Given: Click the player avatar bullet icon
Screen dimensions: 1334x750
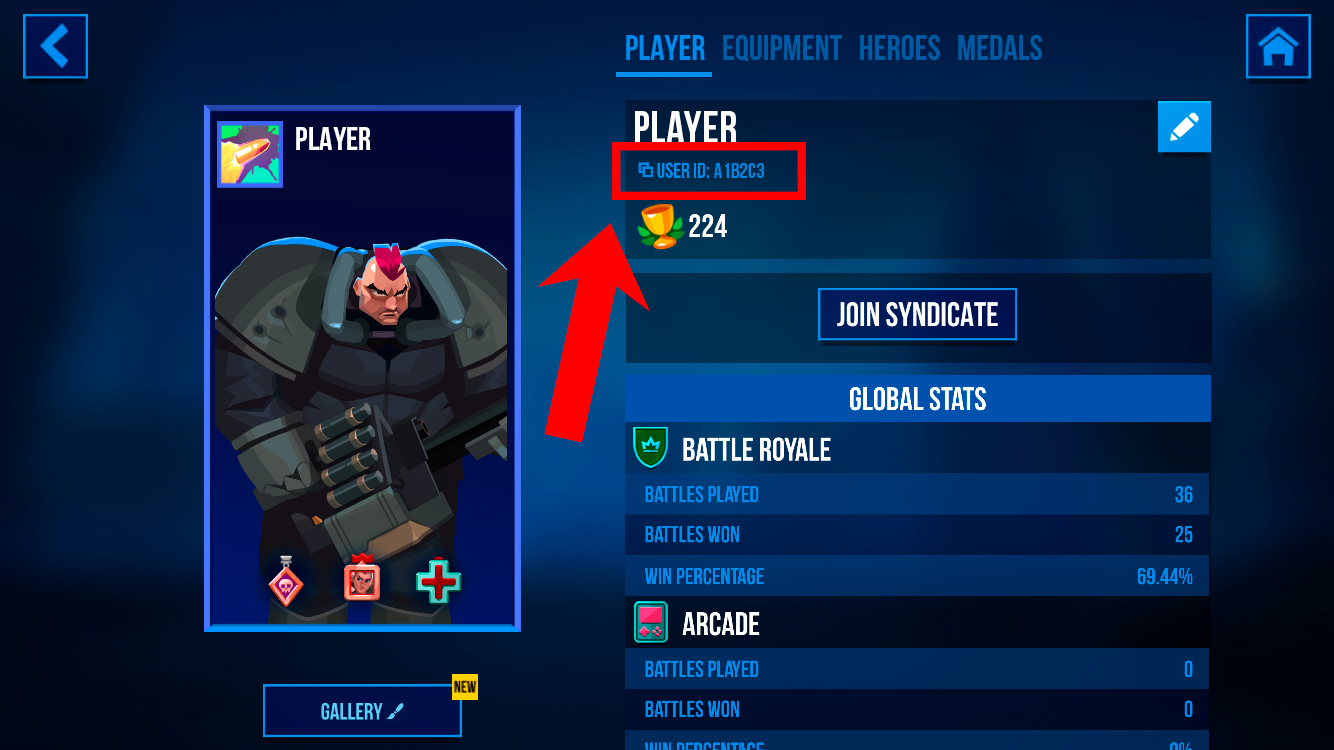Looking at the screenshot, I should tap(250, 155).
